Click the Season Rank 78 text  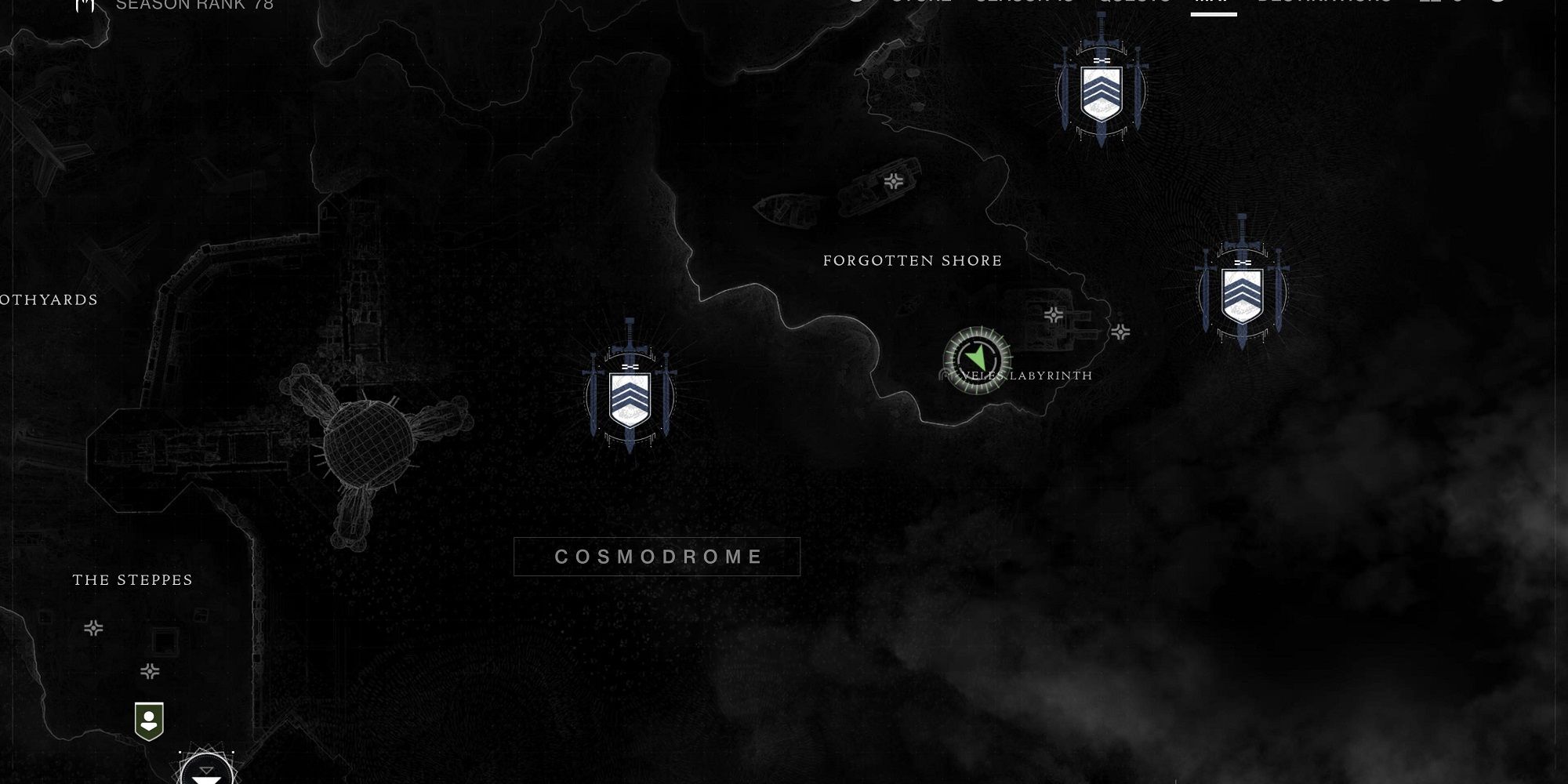[x=194, y=5]
